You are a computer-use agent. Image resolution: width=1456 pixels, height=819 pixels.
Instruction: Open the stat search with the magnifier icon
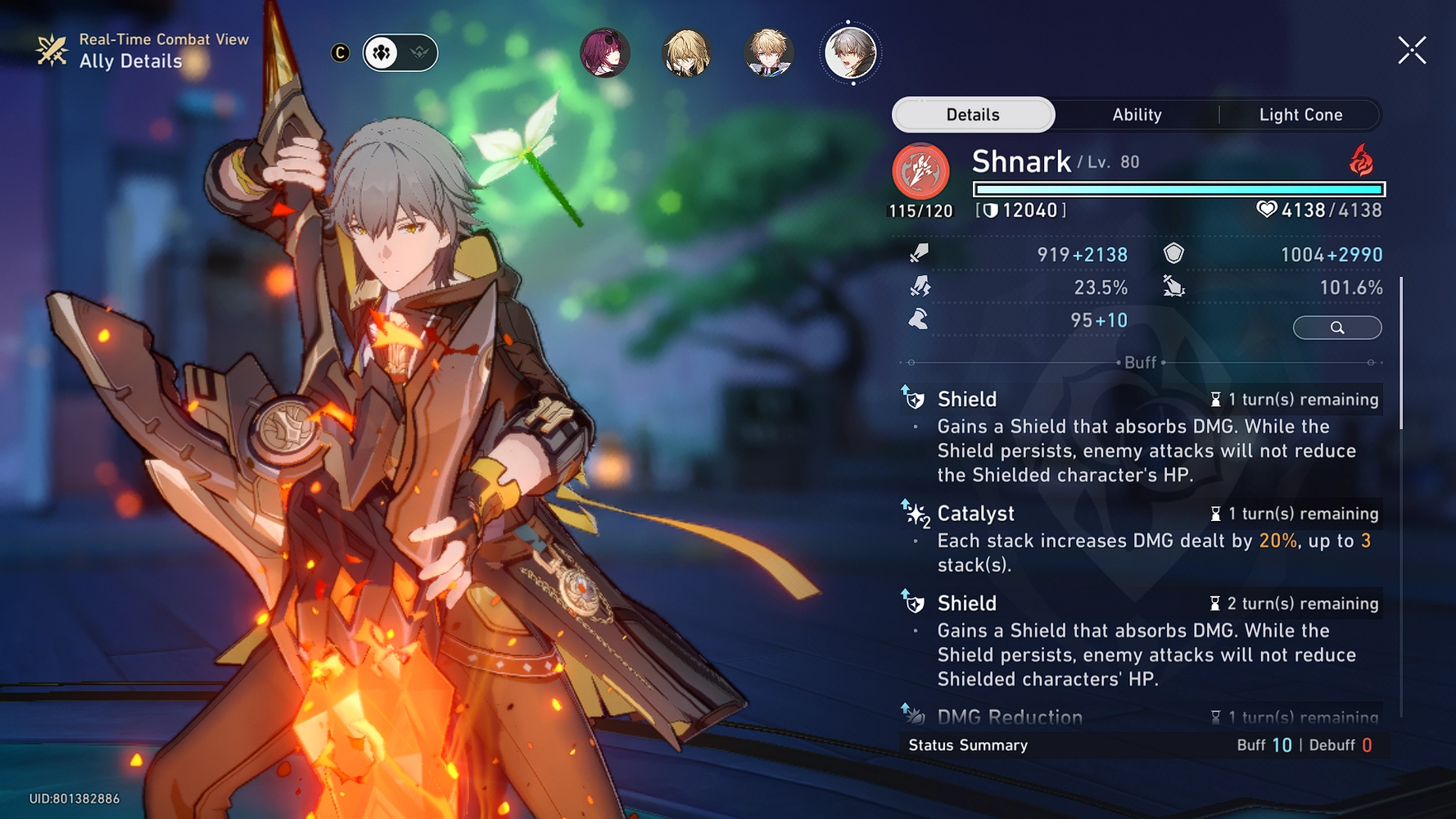click(1337, 328)
